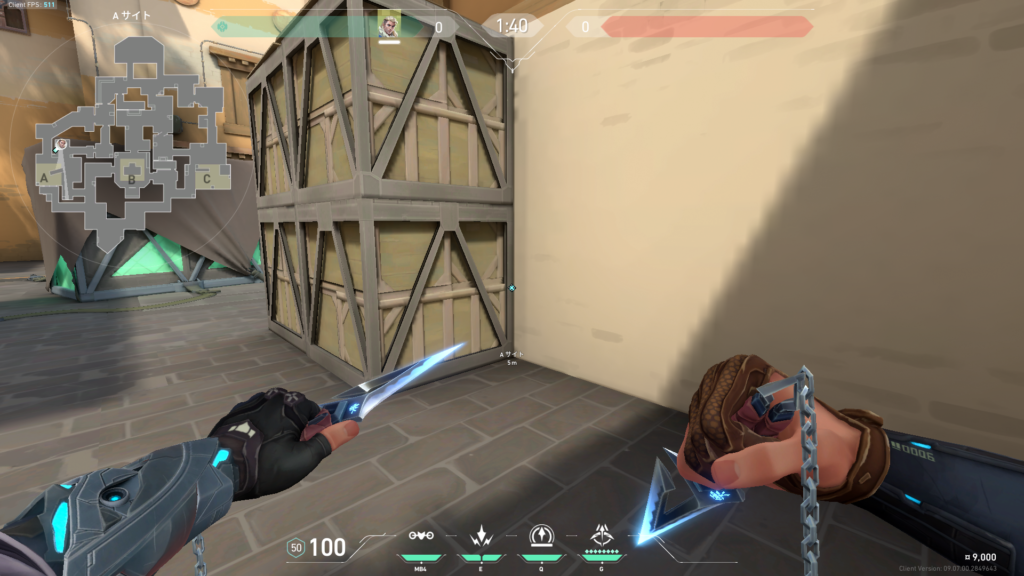
Task: Click the shield armor icon showing 50
Action: click(x=296, y=547)
